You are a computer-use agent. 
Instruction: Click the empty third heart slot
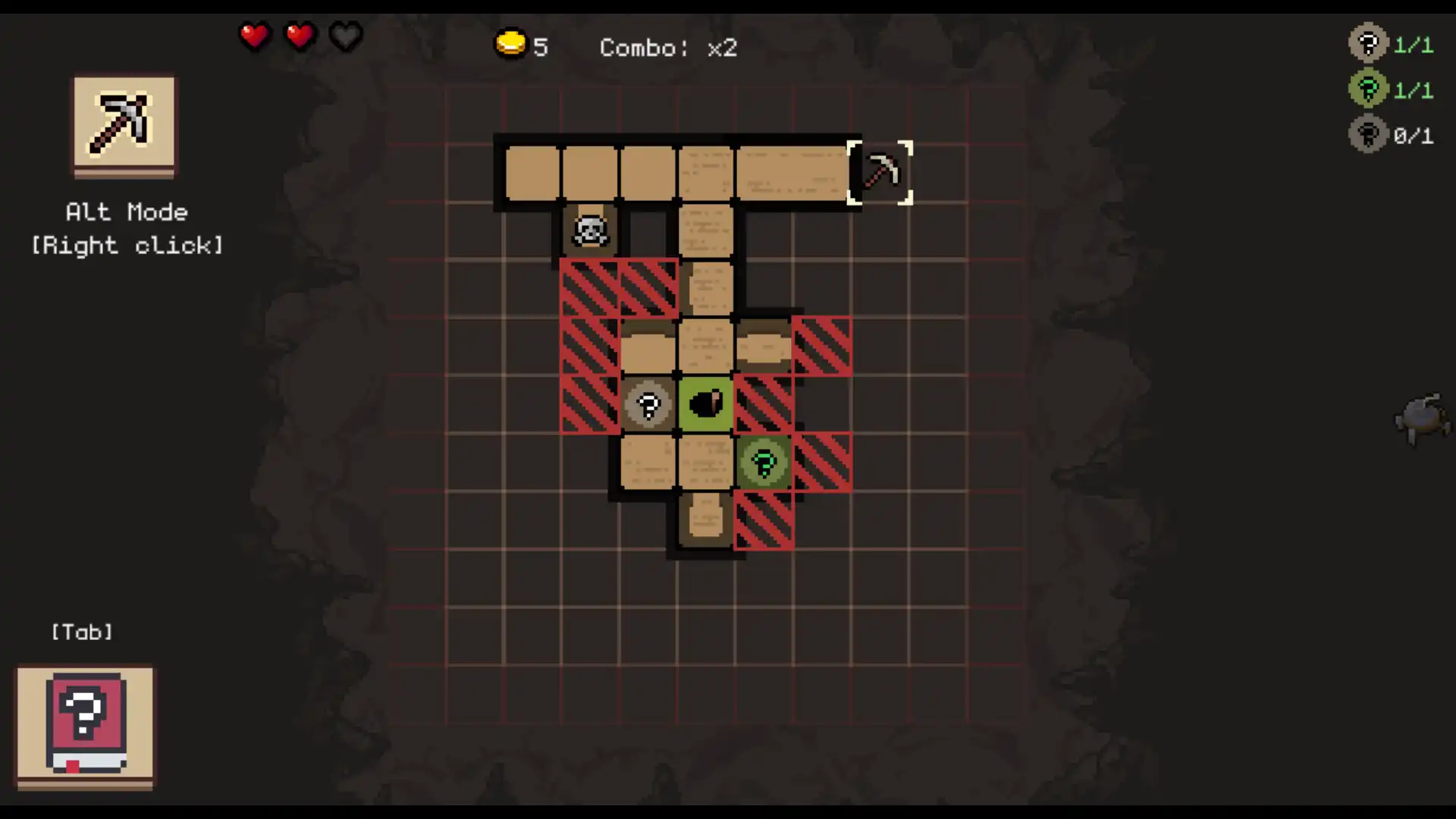tap(345, 36)
